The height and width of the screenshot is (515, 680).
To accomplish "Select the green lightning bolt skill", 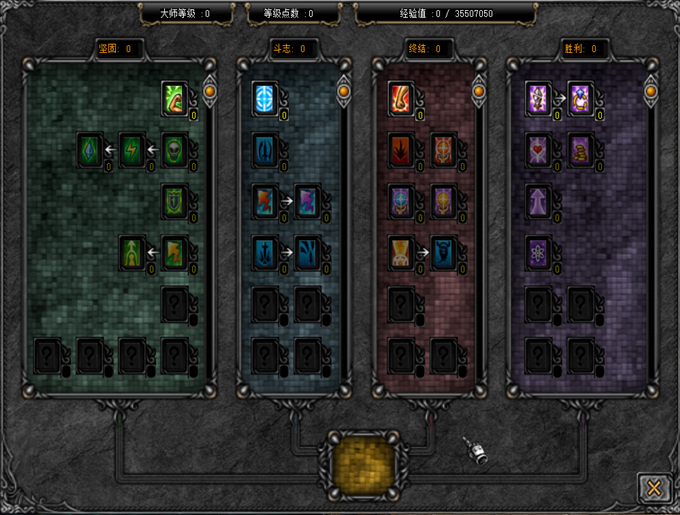I will pyautogui.click(x=133, y=150).
